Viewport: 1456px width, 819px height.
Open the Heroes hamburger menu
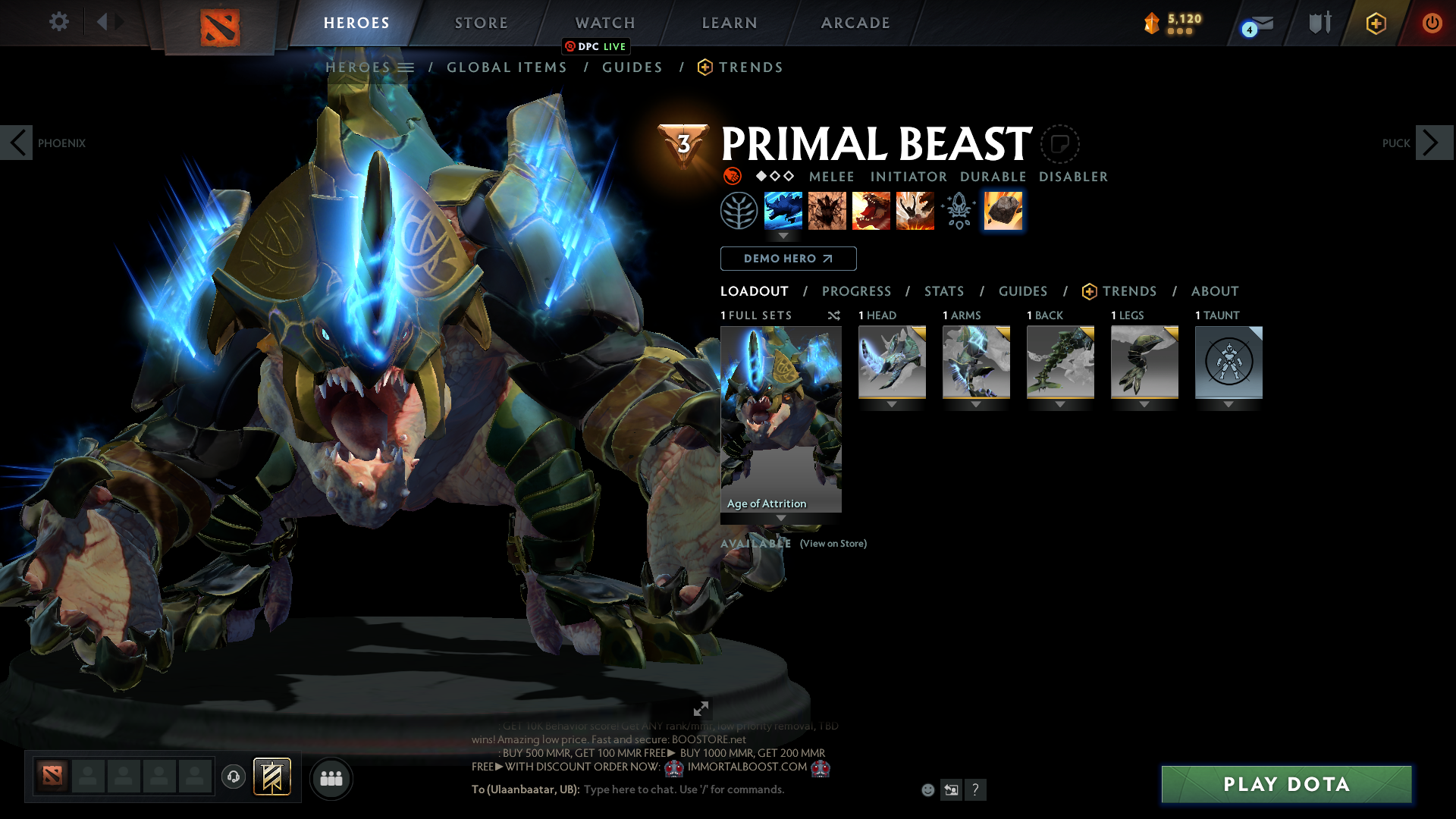point(407,67)
